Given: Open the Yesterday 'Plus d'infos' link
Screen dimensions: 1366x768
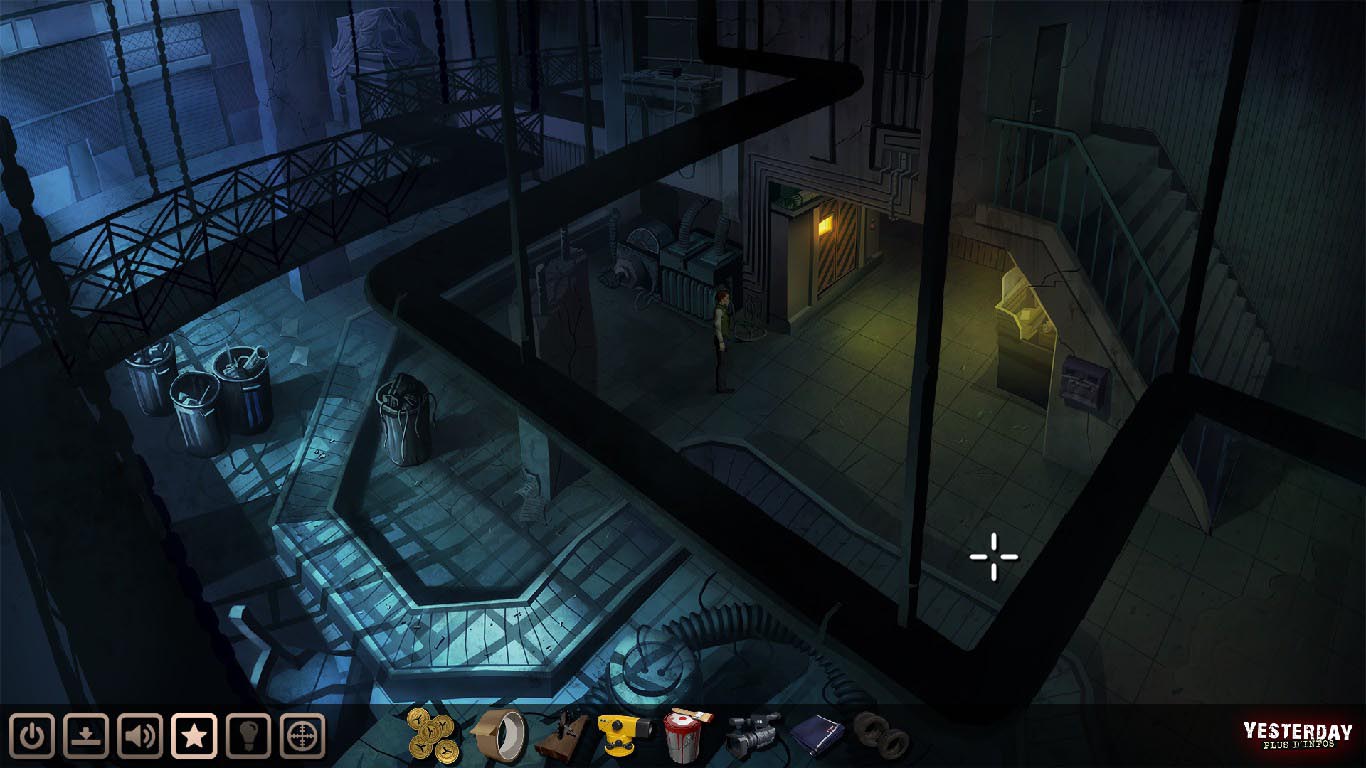Looking at the screenshot, I should click(x=1298, y=736).
